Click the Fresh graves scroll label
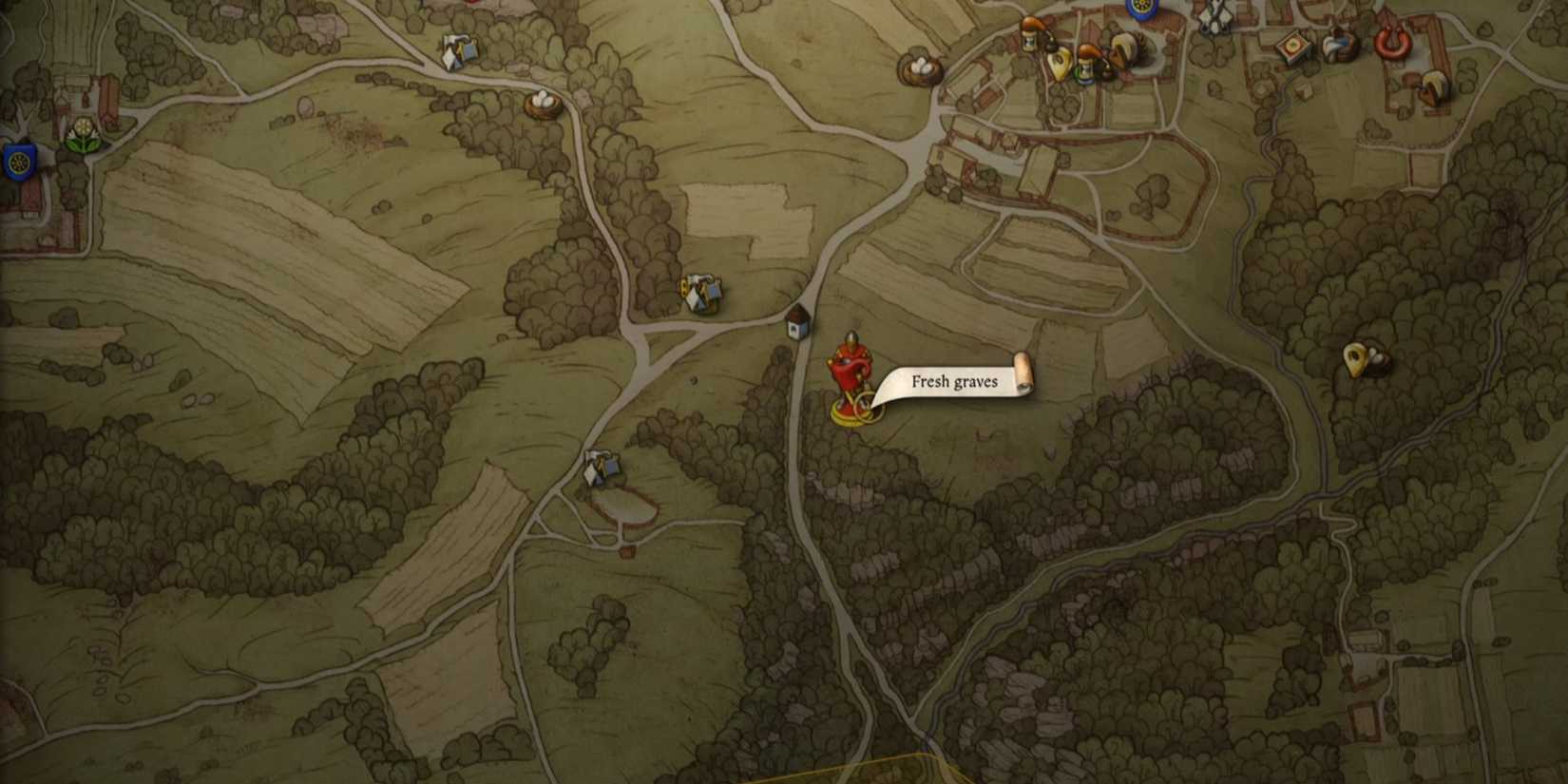This screenshot has height=784, width=1568. click(956, 380)
